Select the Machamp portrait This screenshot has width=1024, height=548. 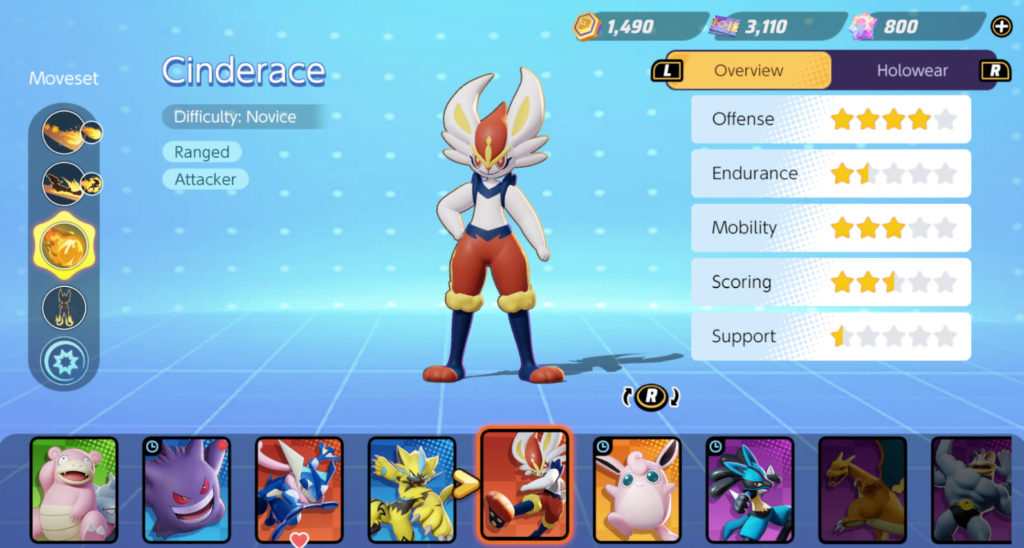point(975,490)
